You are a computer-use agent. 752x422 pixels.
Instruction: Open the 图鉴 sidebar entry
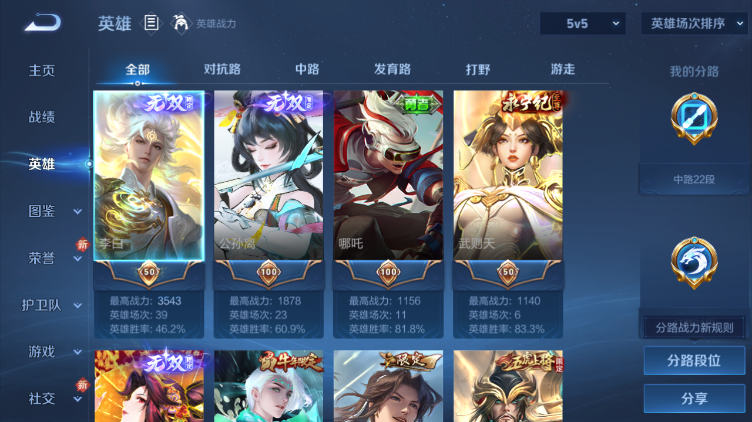coord(42,211)
